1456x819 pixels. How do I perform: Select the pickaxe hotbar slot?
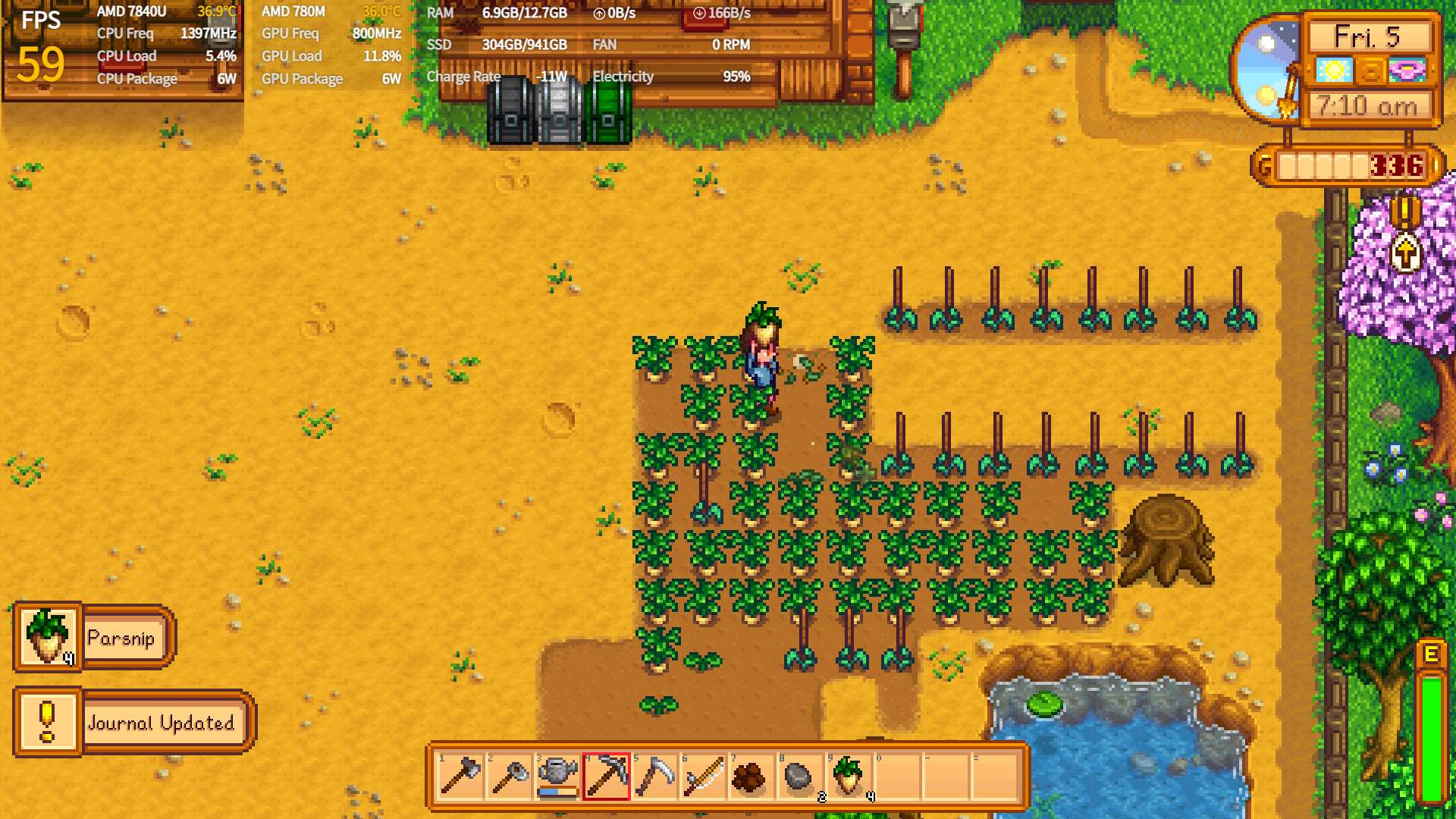tap(607, 777)
